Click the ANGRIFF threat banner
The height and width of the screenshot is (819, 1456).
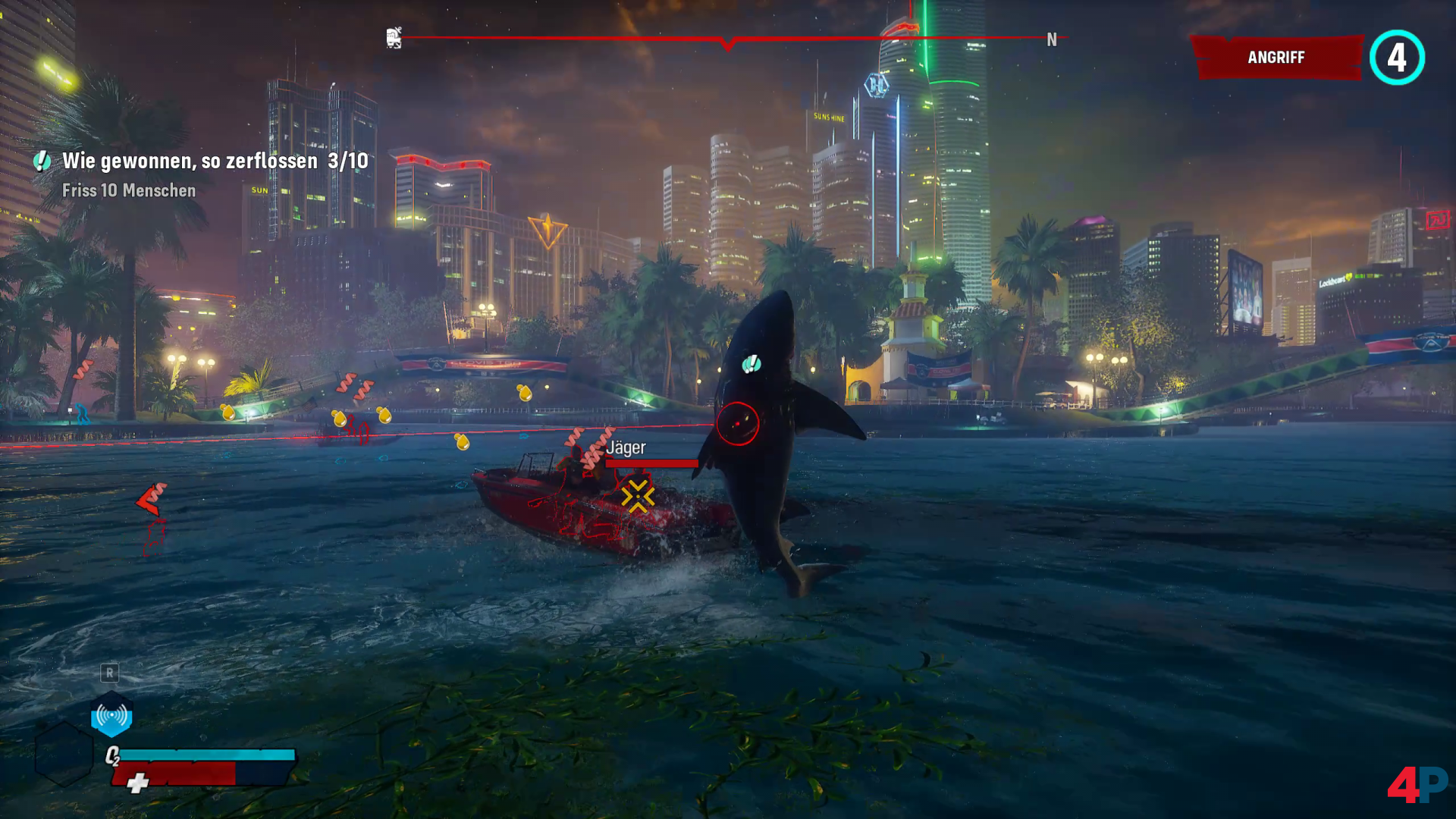click(1276, 58)
